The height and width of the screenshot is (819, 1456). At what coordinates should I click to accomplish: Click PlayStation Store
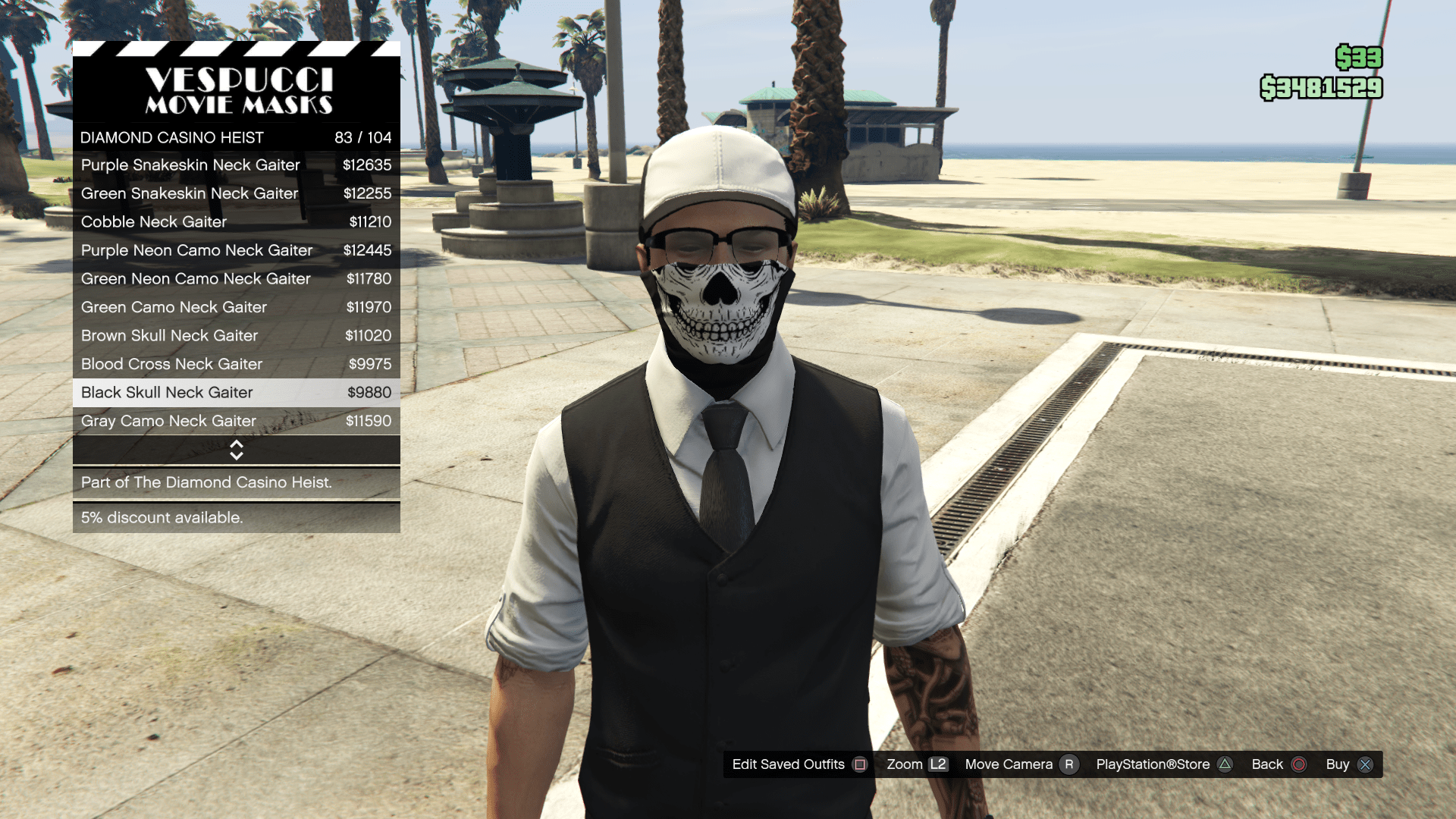tap(1153, 764)
